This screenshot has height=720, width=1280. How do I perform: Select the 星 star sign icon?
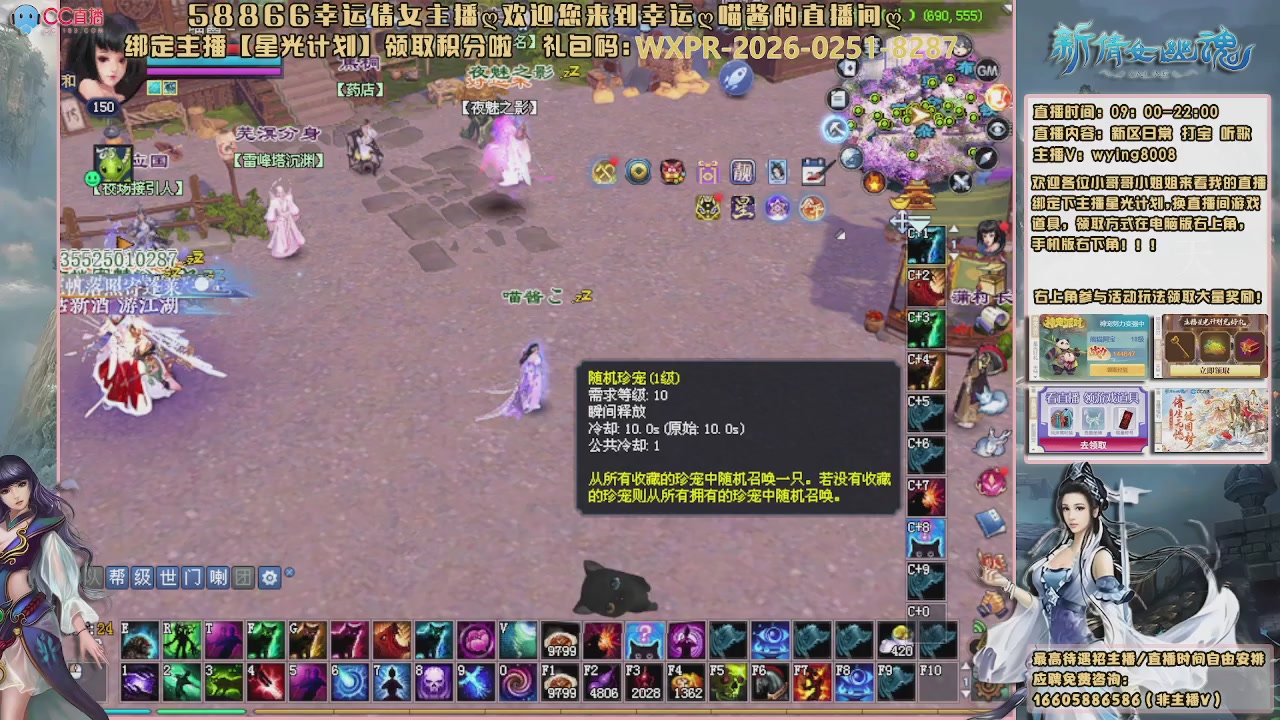[x=743, y=207]
